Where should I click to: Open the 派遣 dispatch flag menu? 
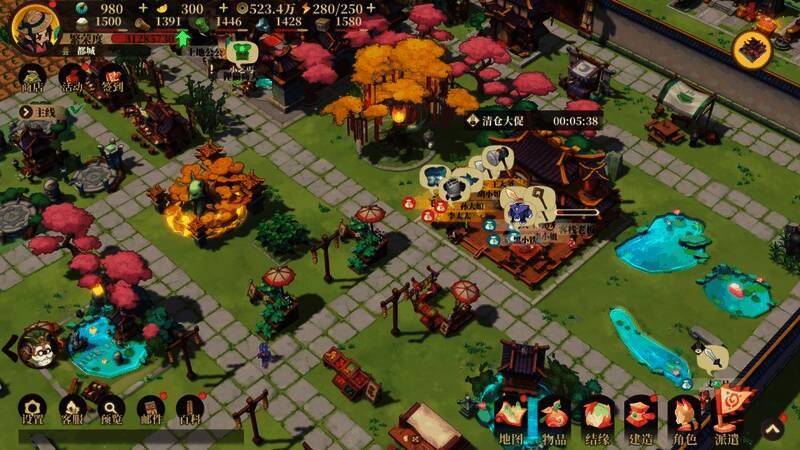(728, 414)
